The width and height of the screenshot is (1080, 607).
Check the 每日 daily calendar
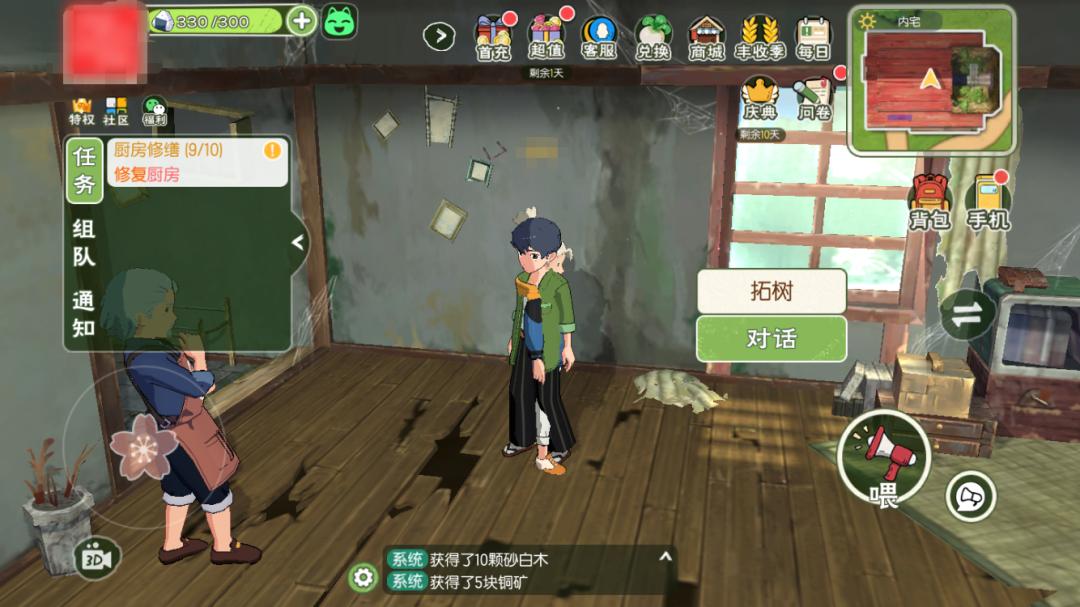(813, 37)
